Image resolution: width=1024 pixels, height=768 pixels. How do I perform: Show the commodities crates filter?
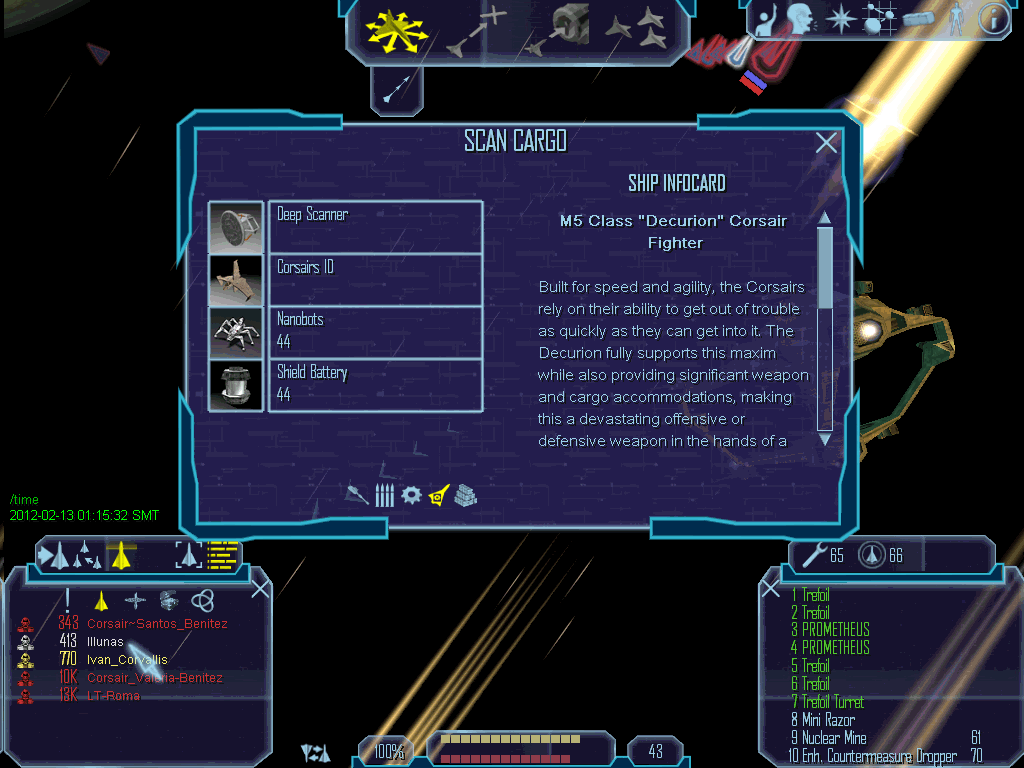tap(465, 494)
